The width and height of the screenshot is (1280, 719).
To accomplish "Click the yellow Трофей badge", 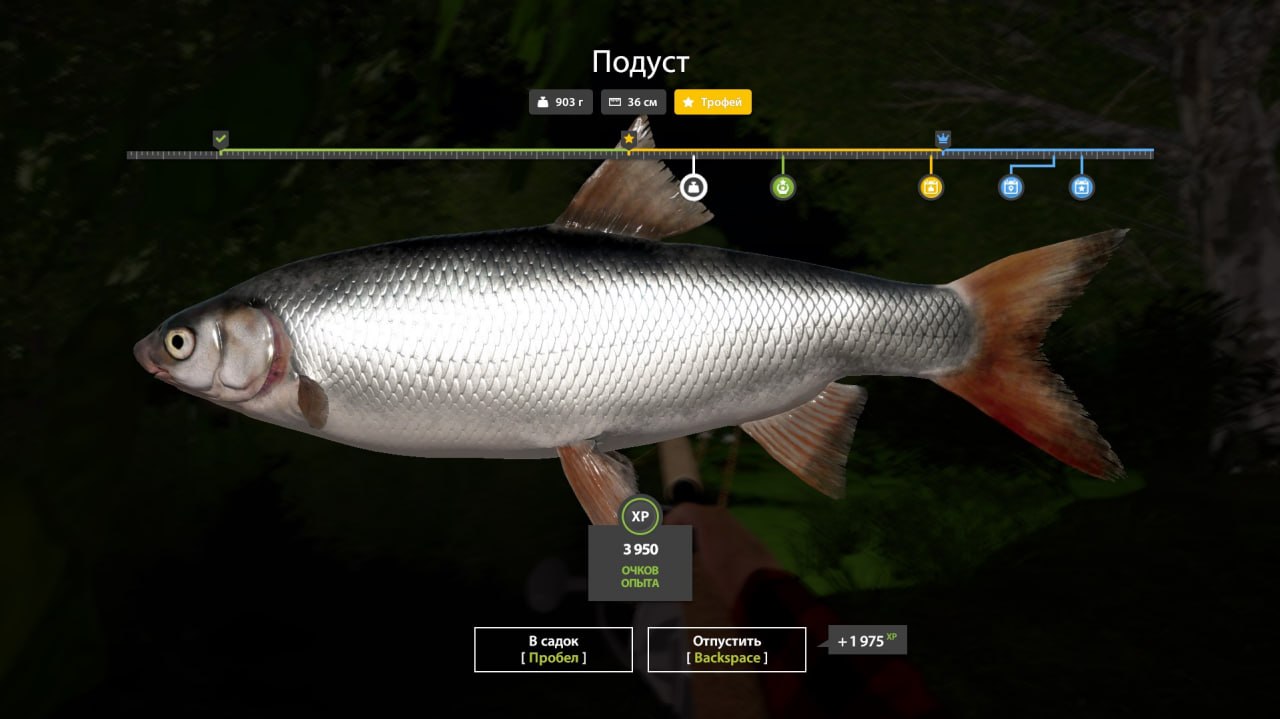I will 712,102.
